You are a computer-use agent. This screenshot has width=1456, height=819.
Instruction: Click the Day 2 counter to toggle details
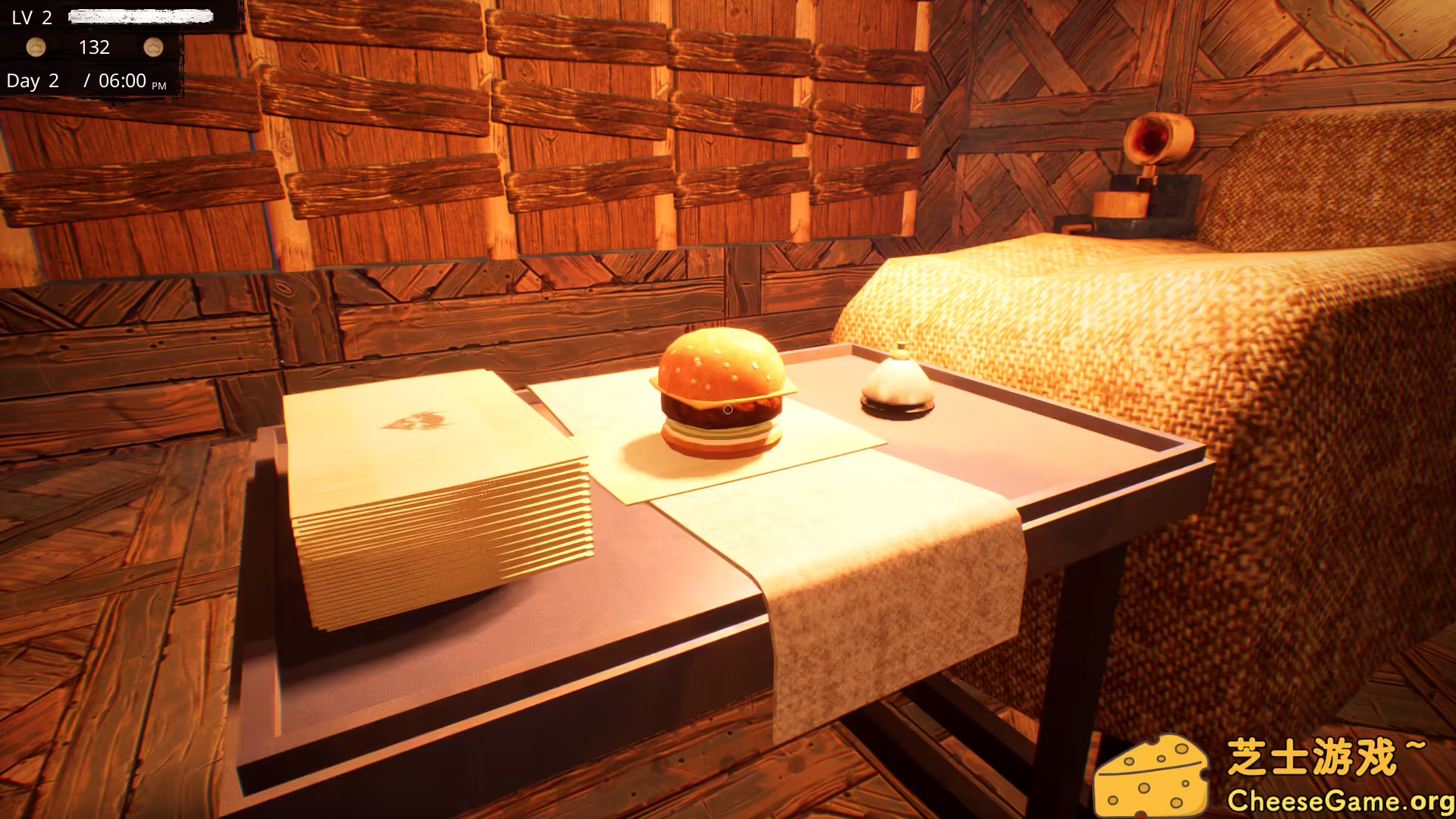click(33, 80)
